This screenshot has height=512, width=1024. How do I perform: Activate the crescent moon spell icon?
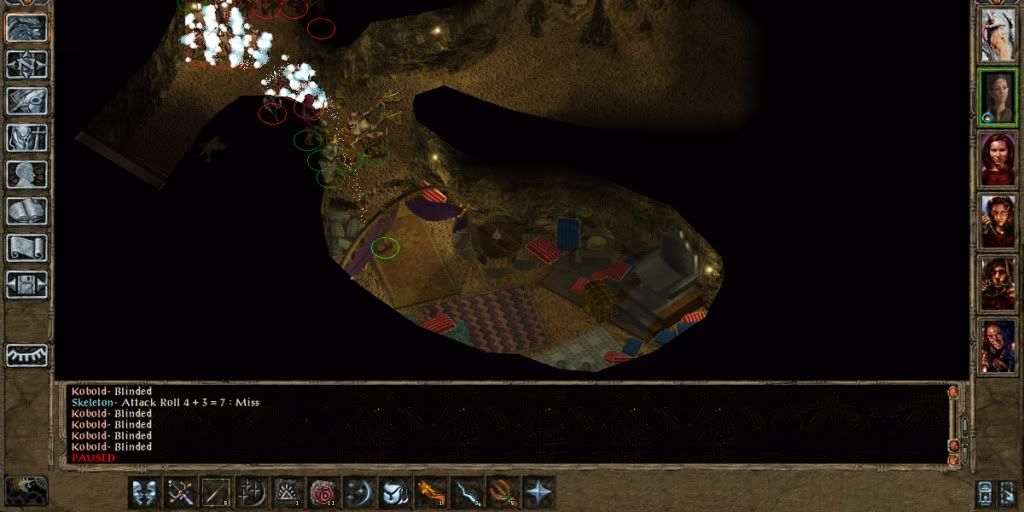(359, 492)
